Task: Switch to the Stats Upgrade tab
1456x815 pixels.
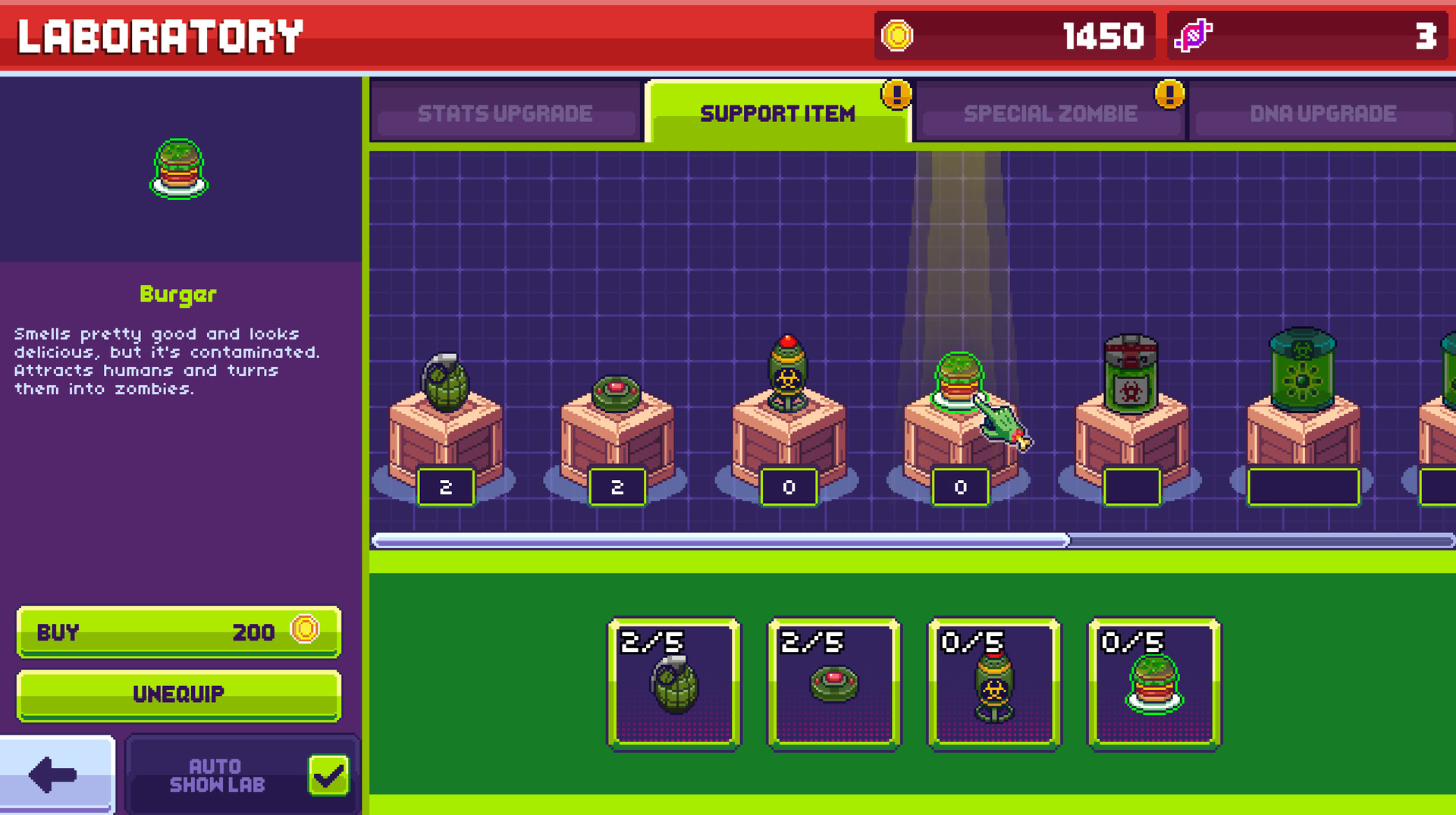Action: (504, 113)
